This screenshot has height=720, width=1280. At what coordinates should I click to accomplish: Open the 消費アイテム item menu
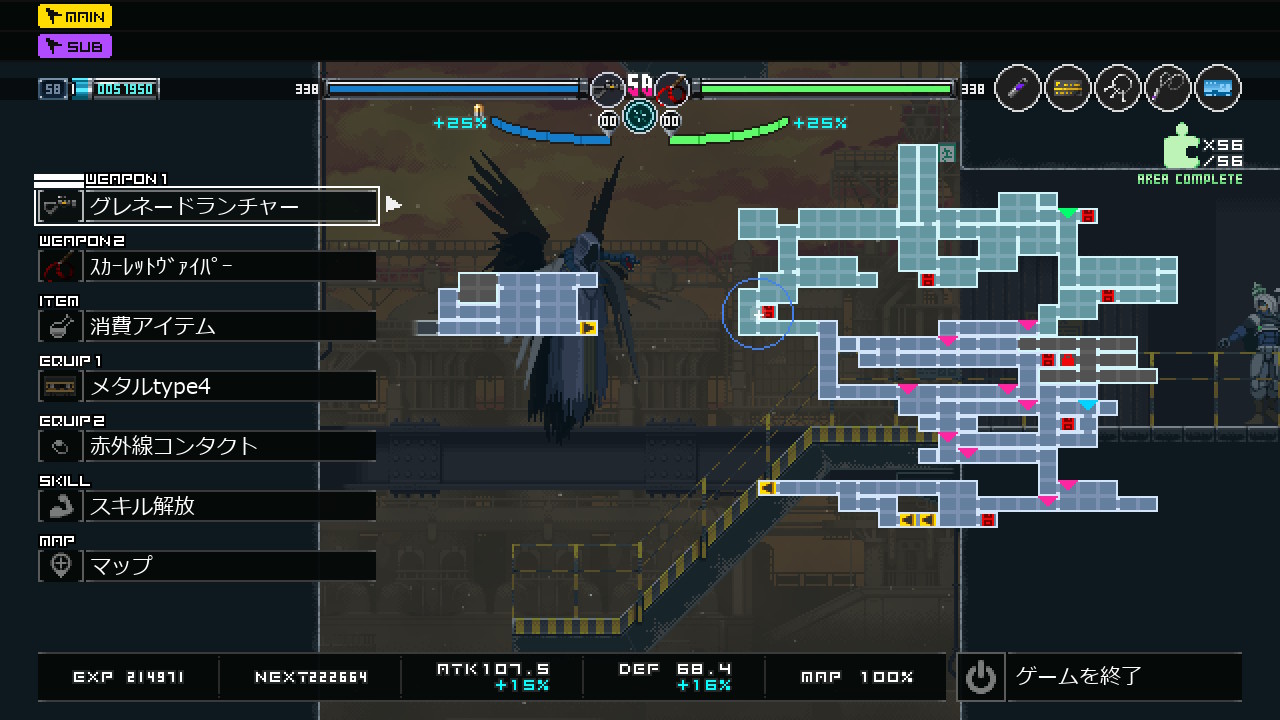click(207, 326)
